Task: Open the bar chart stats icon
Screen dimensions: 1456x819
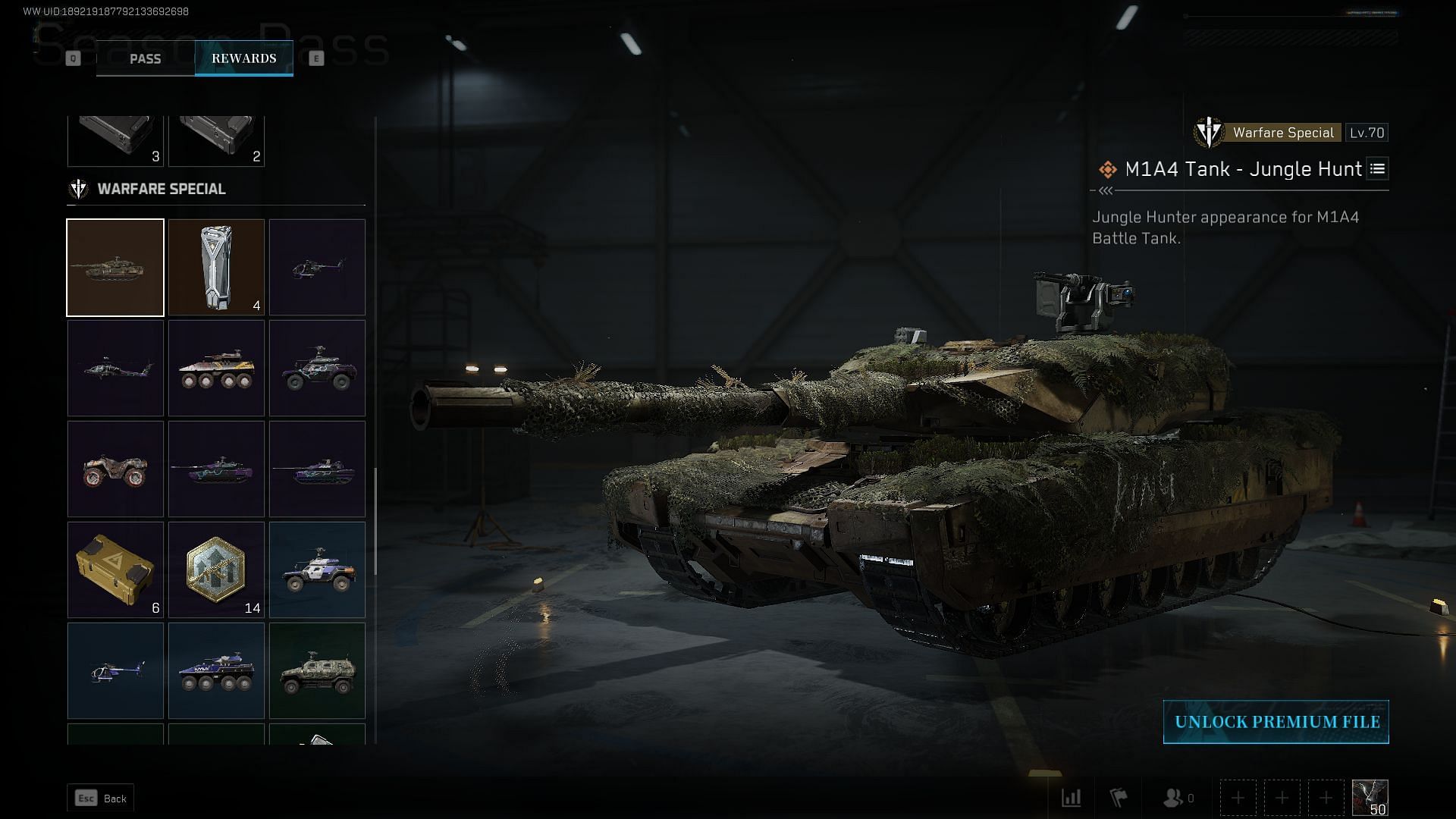Action: point(1071,798)
